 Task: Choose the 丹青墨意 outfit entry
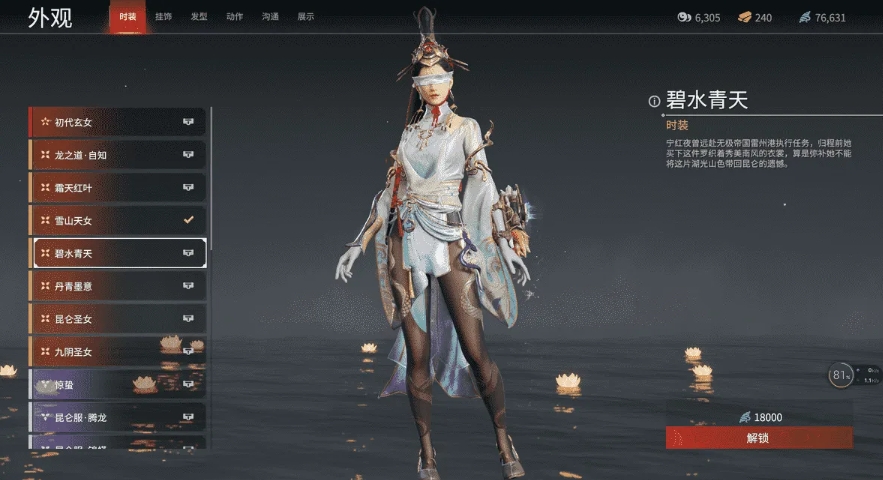point(118,286)
